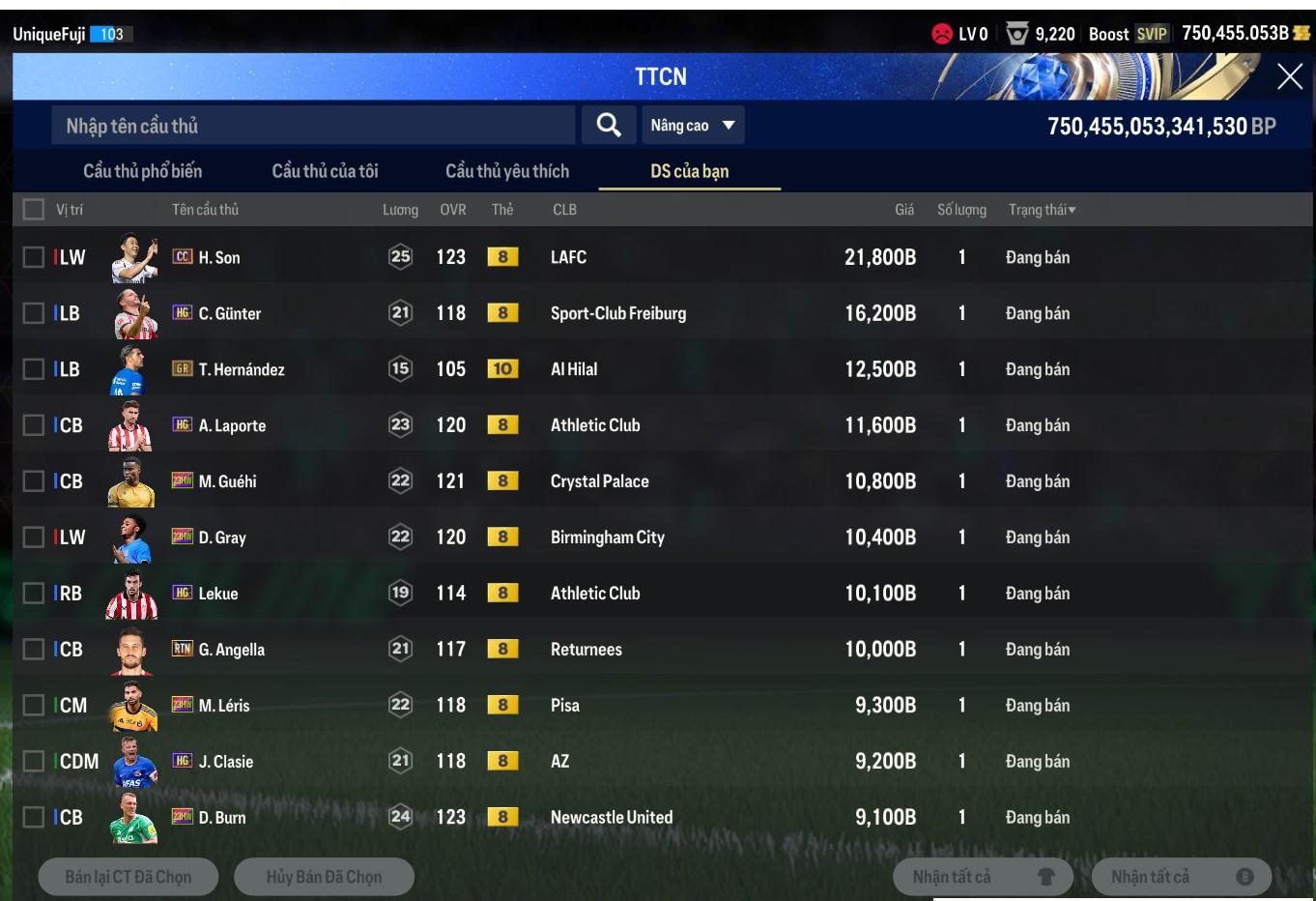Open the Nâng cao dropdown

pyautogui.click(x=693, y=126)
